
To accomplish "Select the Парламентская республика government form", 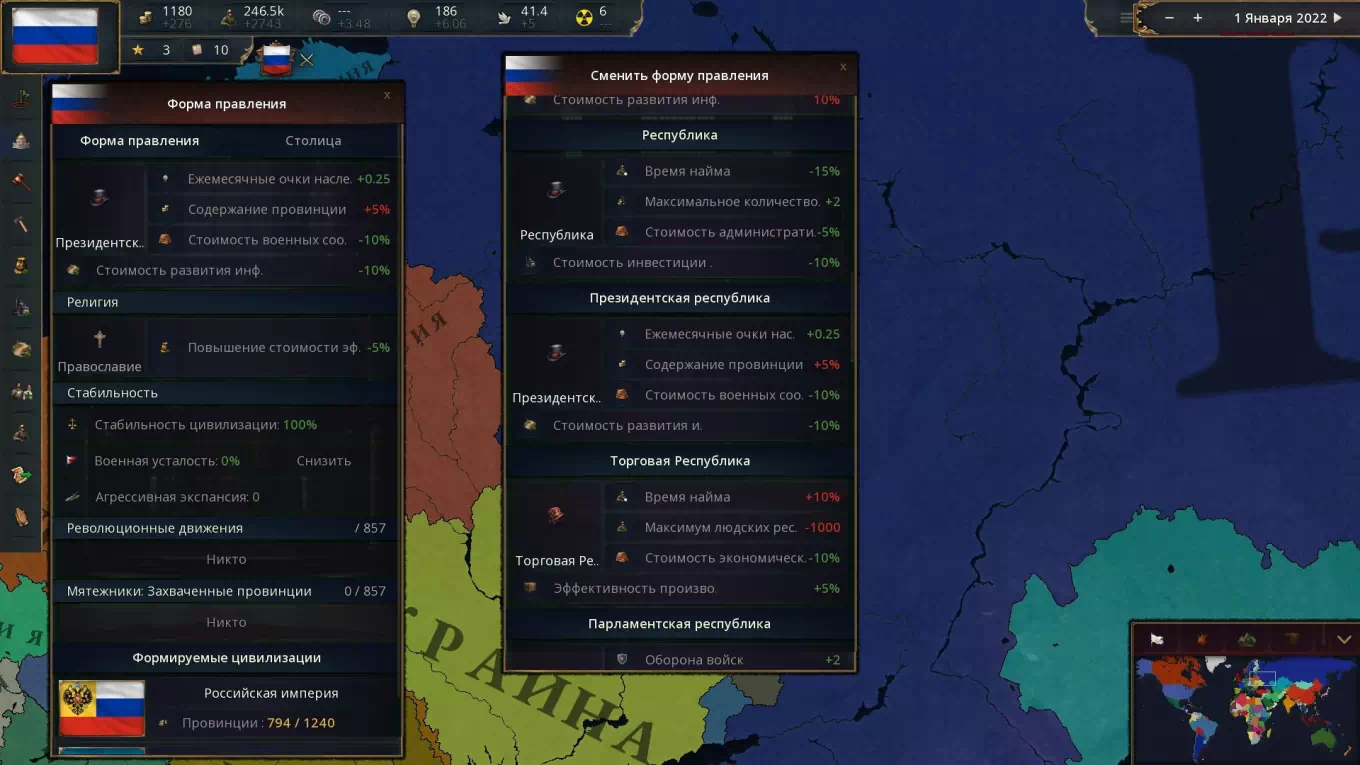I will (x=681, y=623).
